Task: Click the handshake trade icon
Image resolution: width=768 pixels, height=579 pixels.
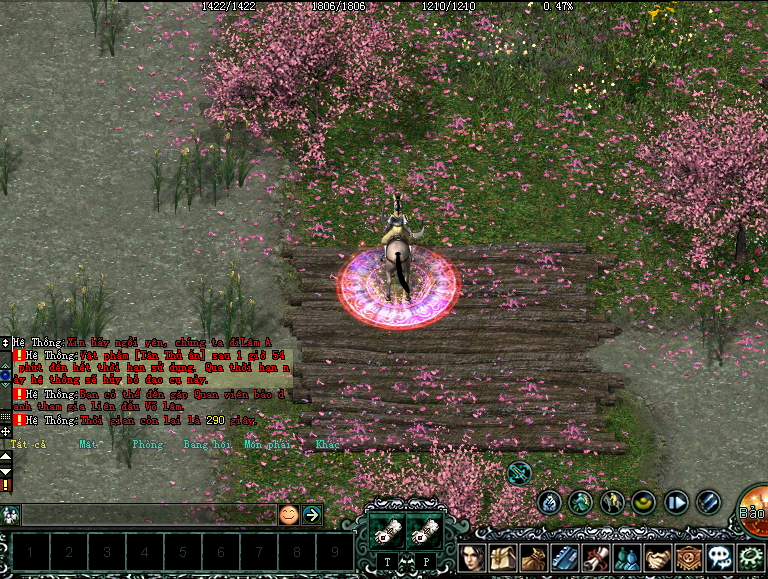Action: click(x=657, y=557)
